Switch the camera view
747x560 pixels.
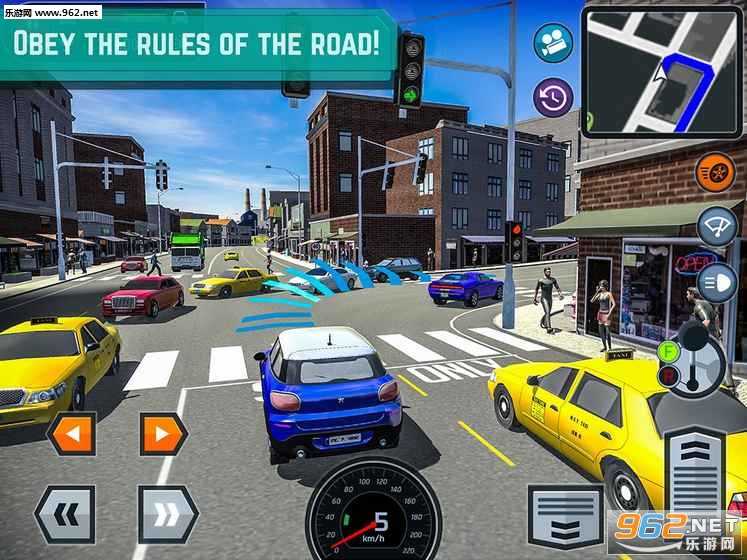coord(551,44)
